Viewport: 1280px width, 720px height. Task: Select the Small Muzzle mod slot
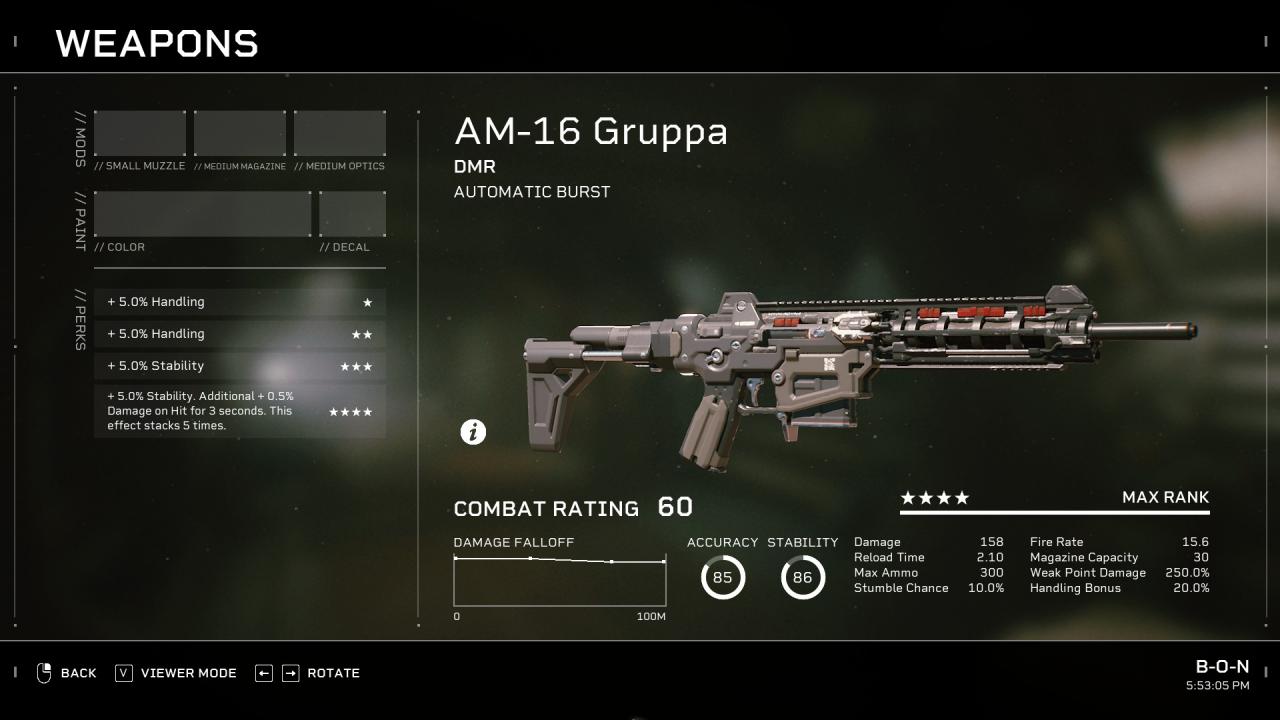(140, 133)
